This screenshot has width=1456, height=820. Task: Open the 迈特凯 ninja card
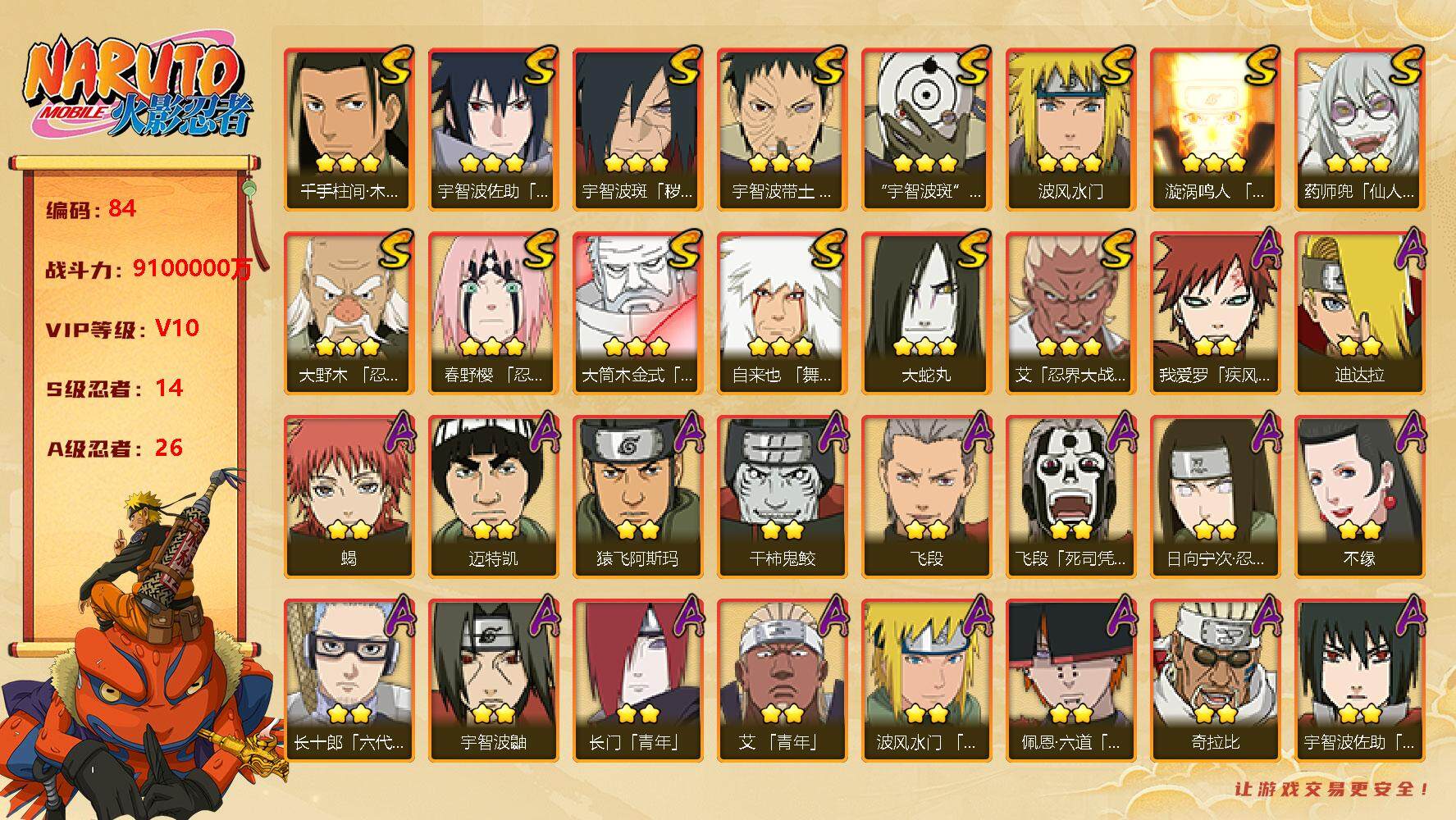coord(493,496)
